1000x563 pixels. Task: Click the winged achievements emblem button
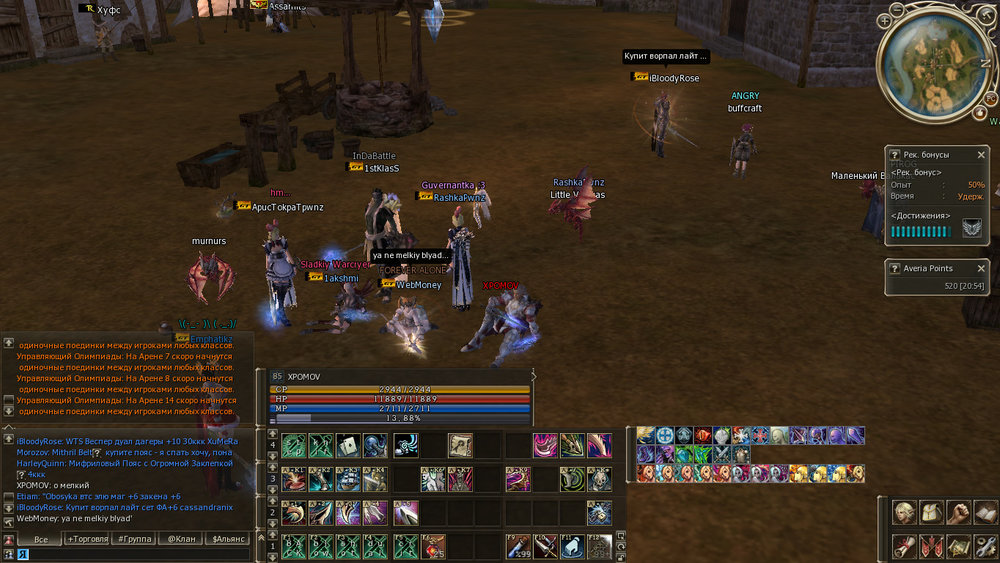[971, 230]
